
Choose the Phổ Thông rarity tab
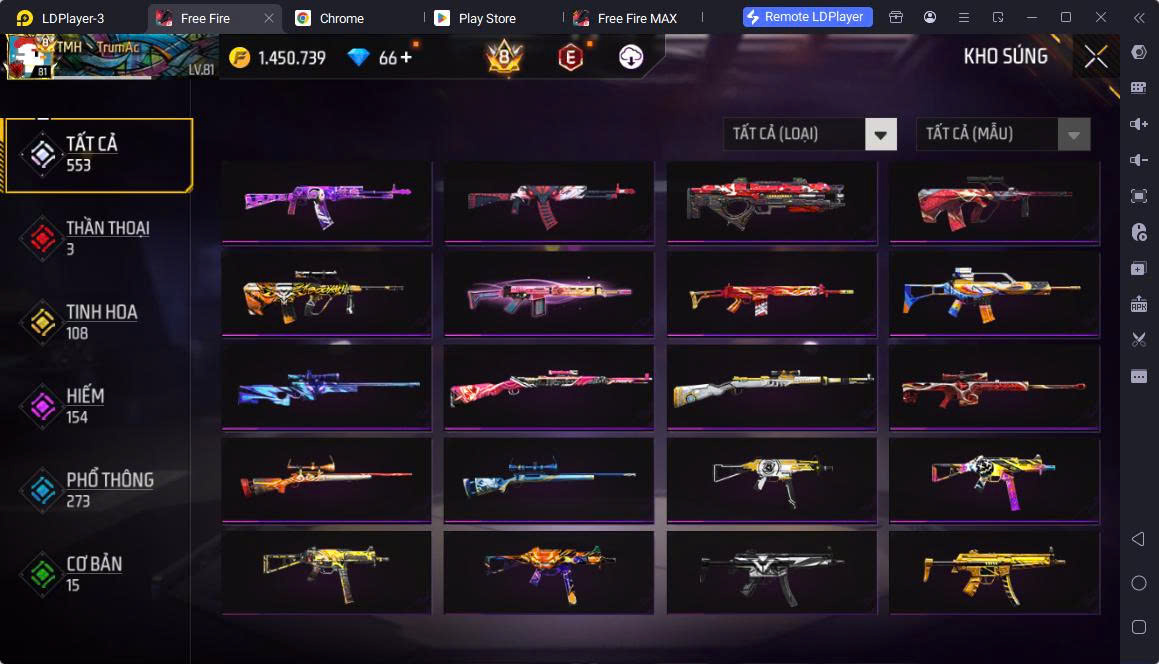(98, 489)
